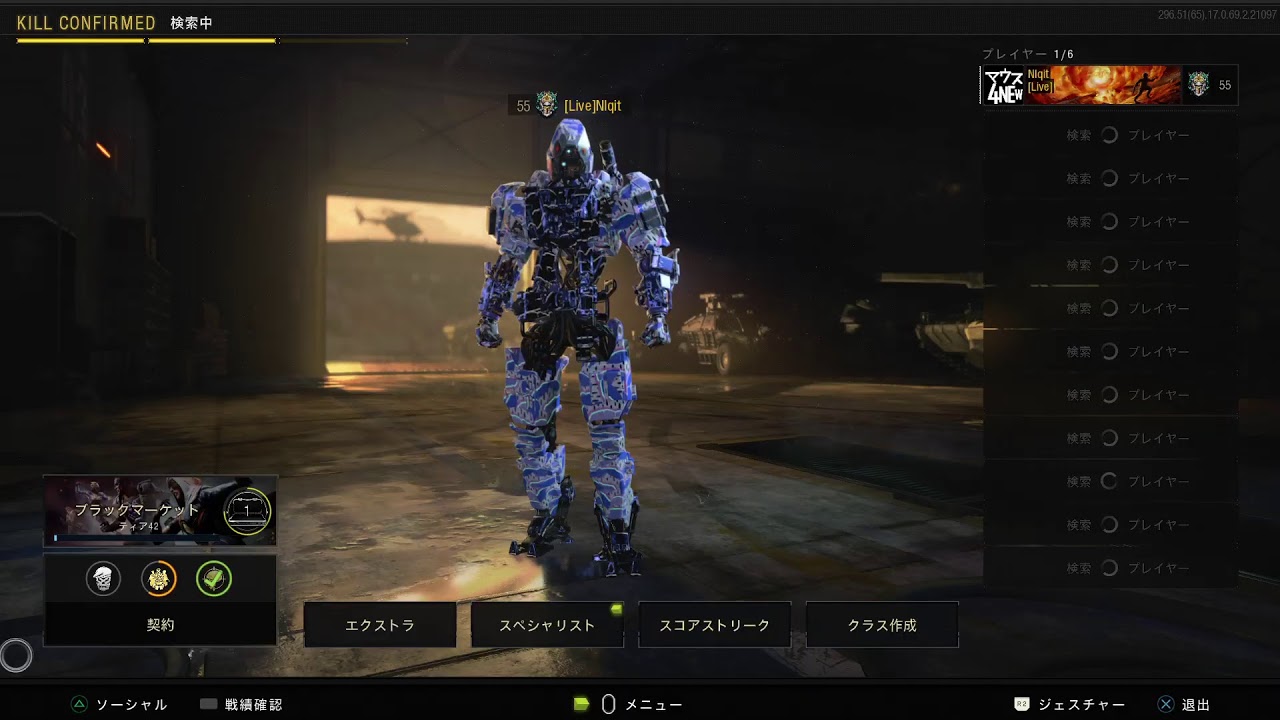Open the スコアストリーク menu

(714, 625)
